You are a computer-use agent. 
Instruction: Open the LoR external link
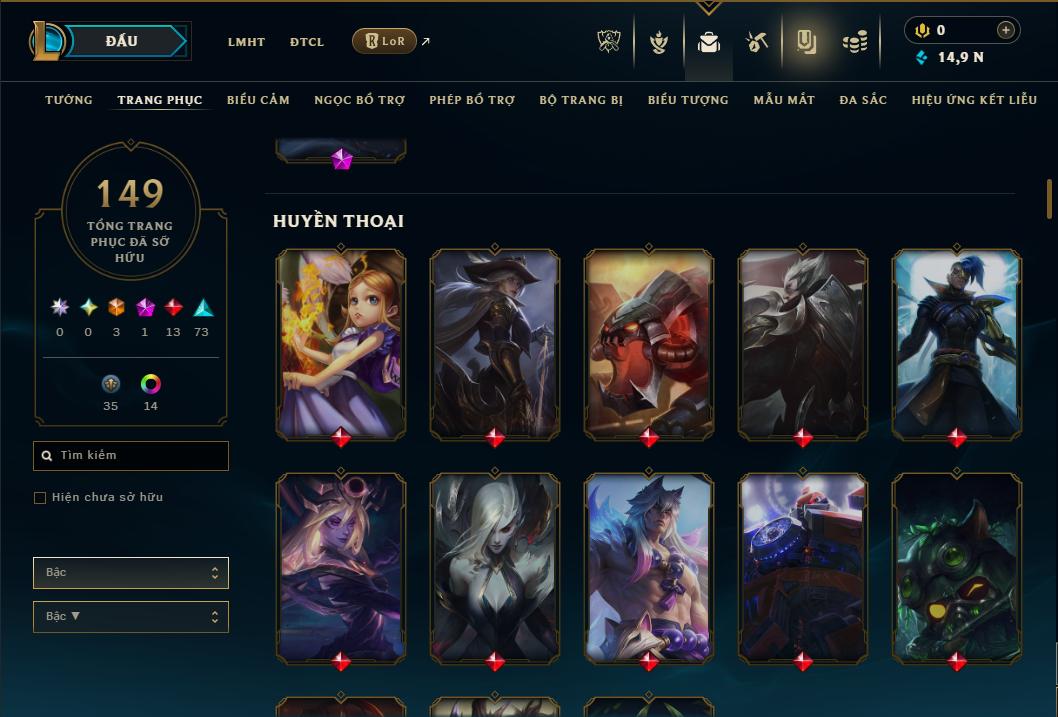tap(385, 41)
